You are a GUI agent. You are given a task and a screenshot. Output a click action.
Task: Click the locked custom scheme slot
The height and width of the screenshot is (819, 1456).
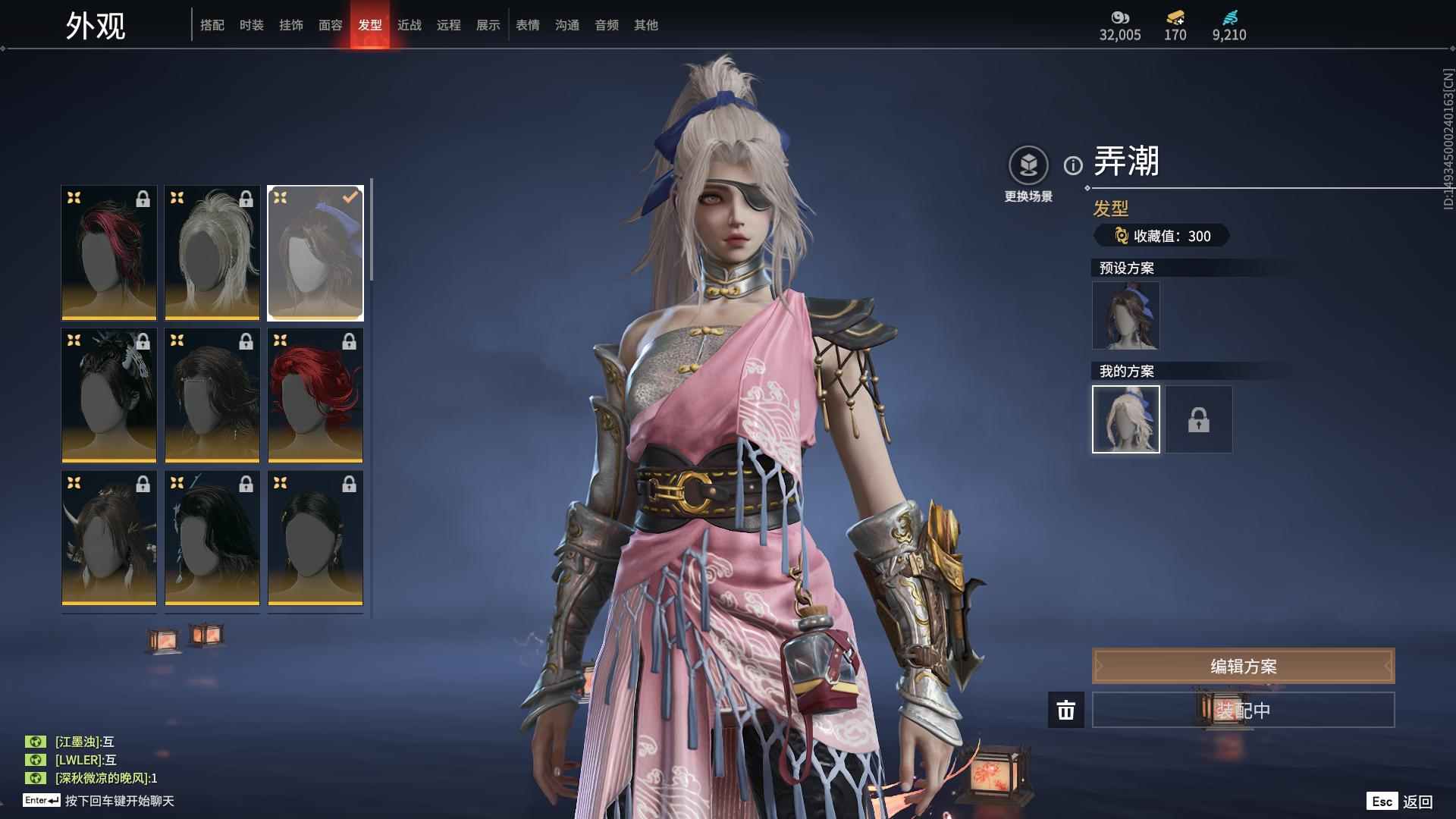pyautogui.click(x=1198, y=419)
